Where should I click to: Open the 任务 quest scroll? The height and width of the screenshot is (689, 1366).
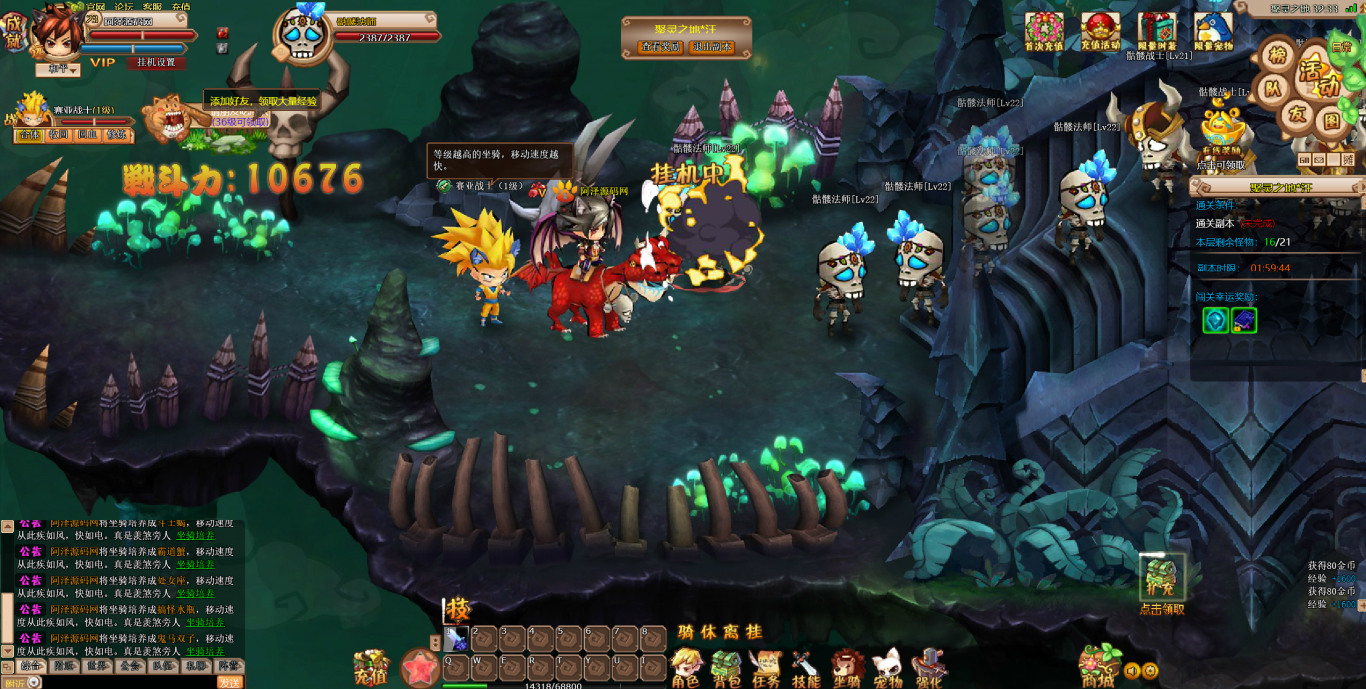coord(766,667)
